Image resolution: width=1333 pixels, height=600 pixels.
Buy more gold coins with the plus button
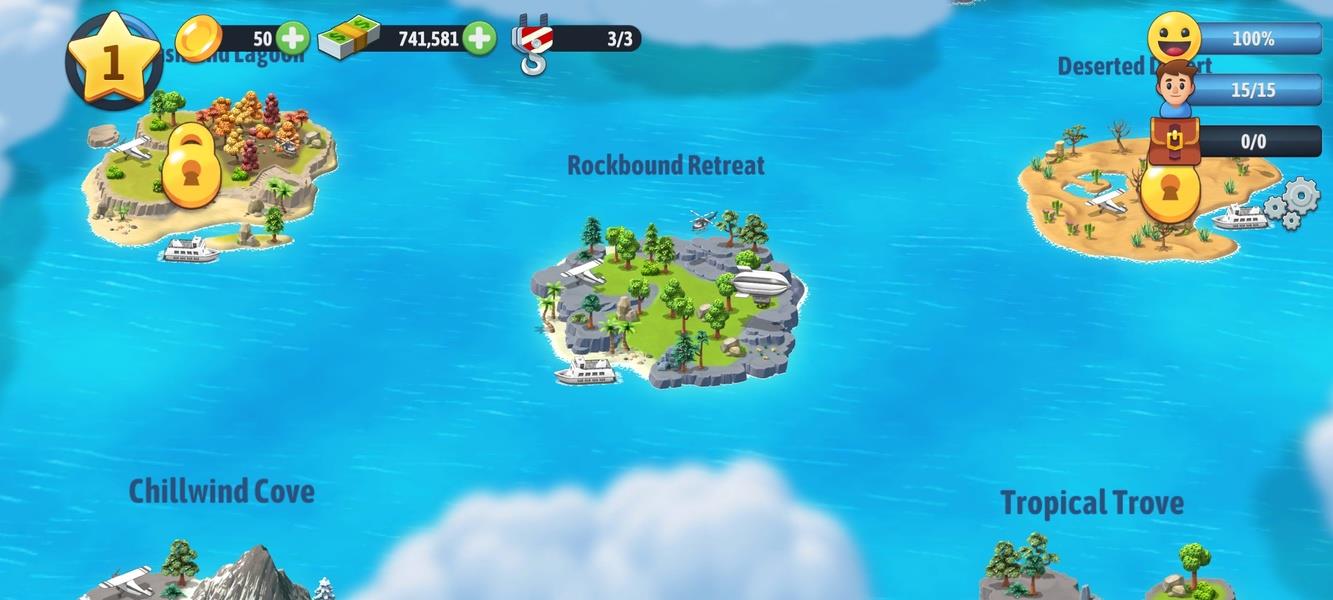tap(293, 39)
